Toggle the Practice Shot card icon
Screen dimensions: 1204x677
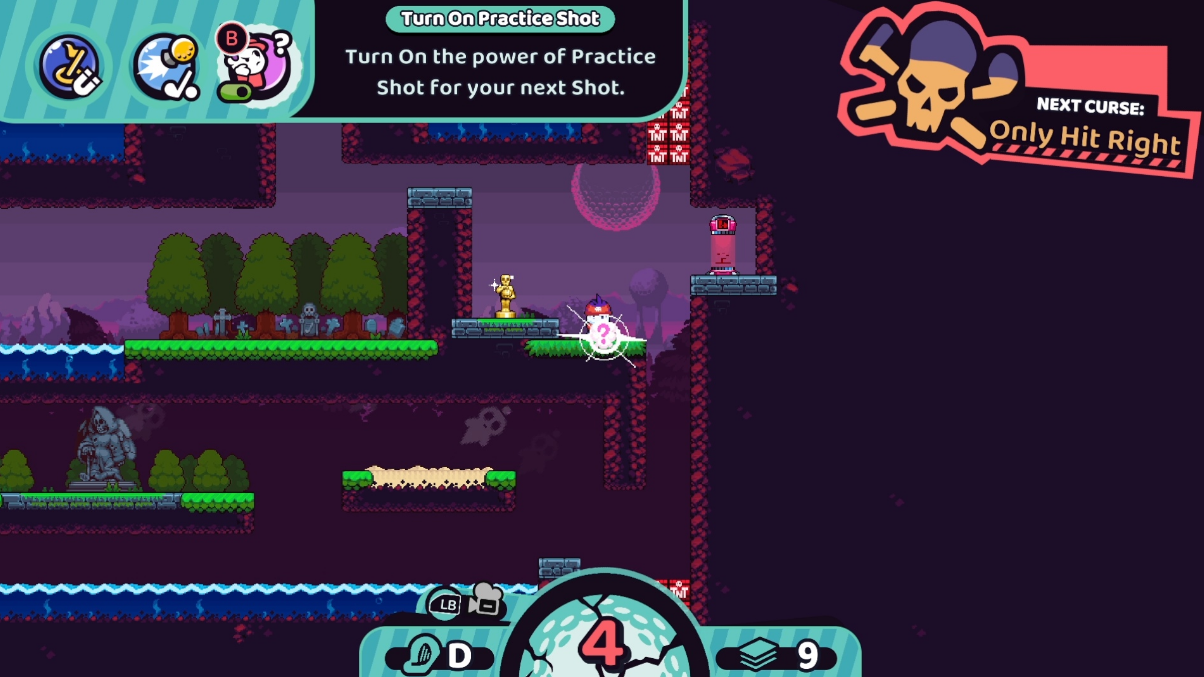(255, 65)
